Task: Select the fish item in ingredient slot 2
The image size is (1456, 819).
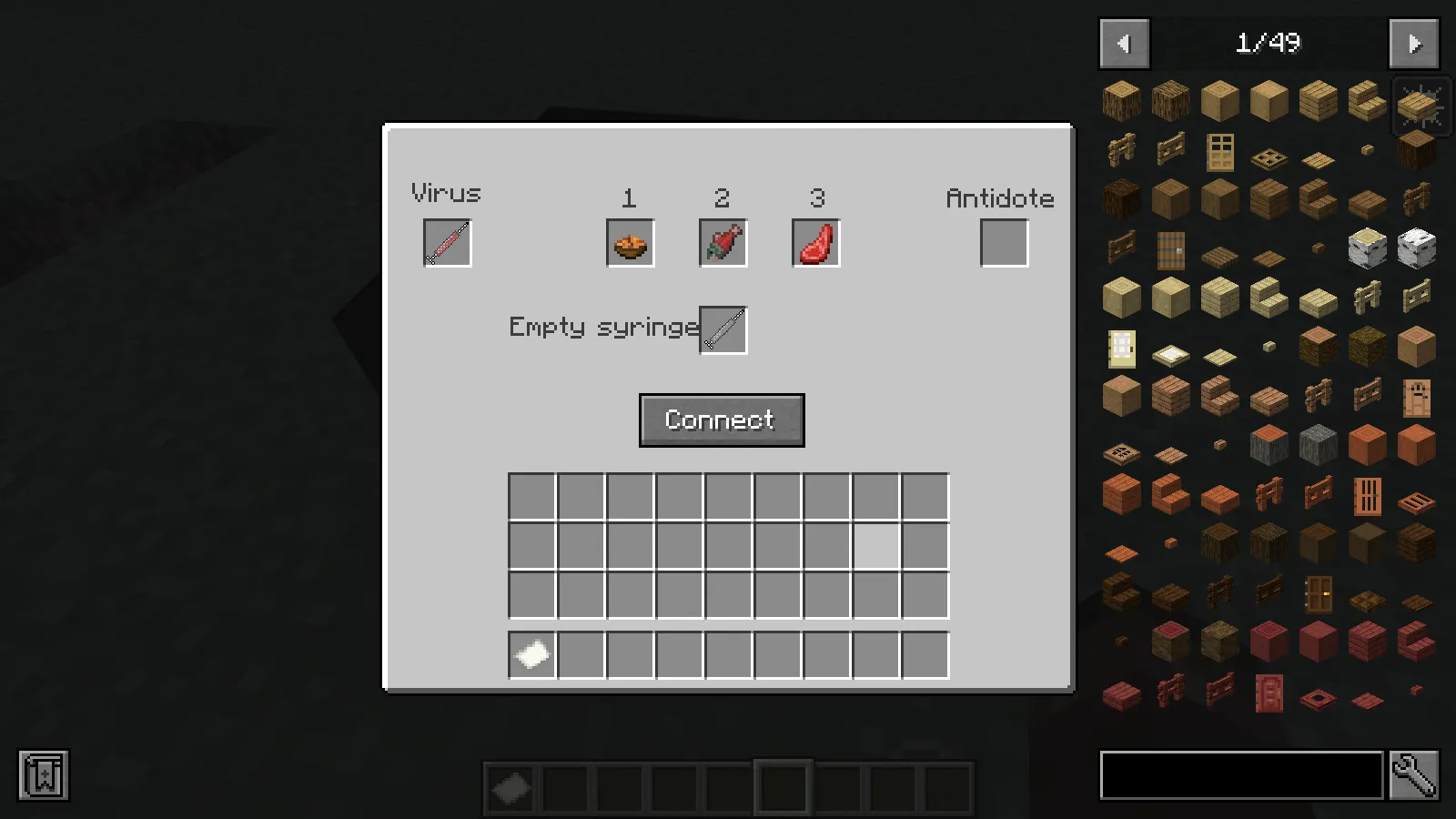Action: (723, 242)
